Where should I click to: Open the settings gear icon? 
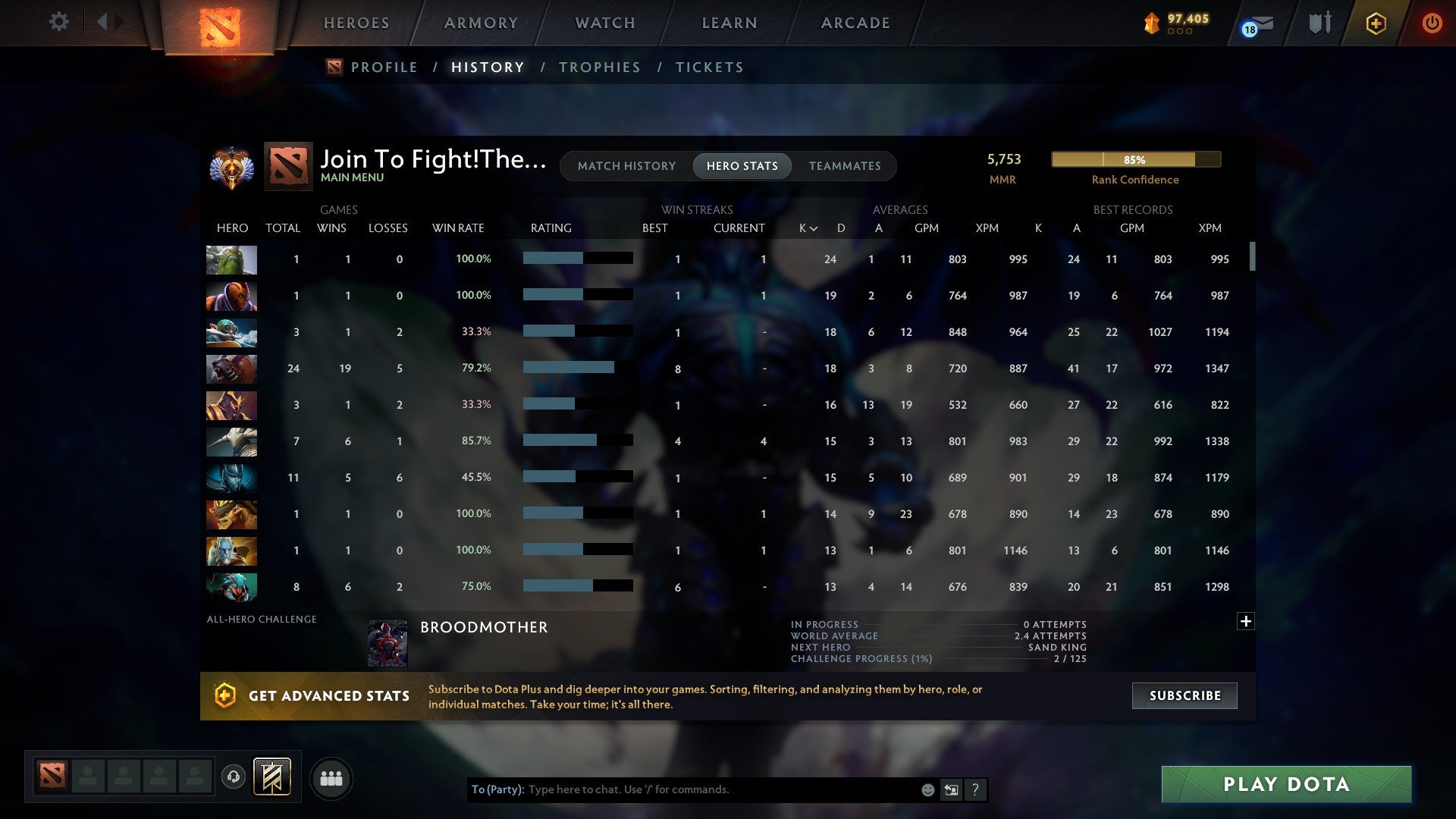coord(58,22)
